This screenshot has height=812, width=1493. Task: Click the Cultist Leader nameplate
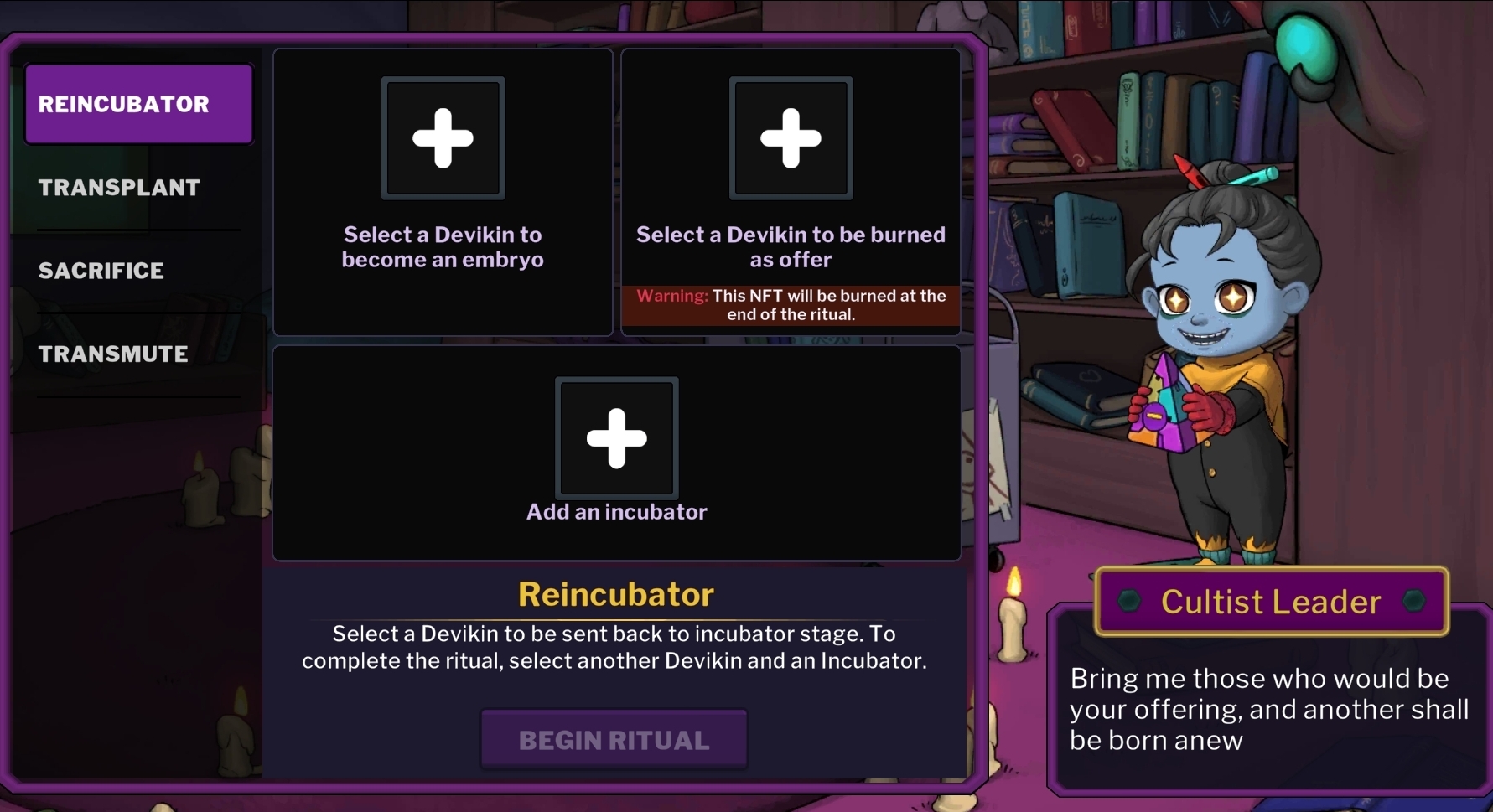tap(1271, 602)
